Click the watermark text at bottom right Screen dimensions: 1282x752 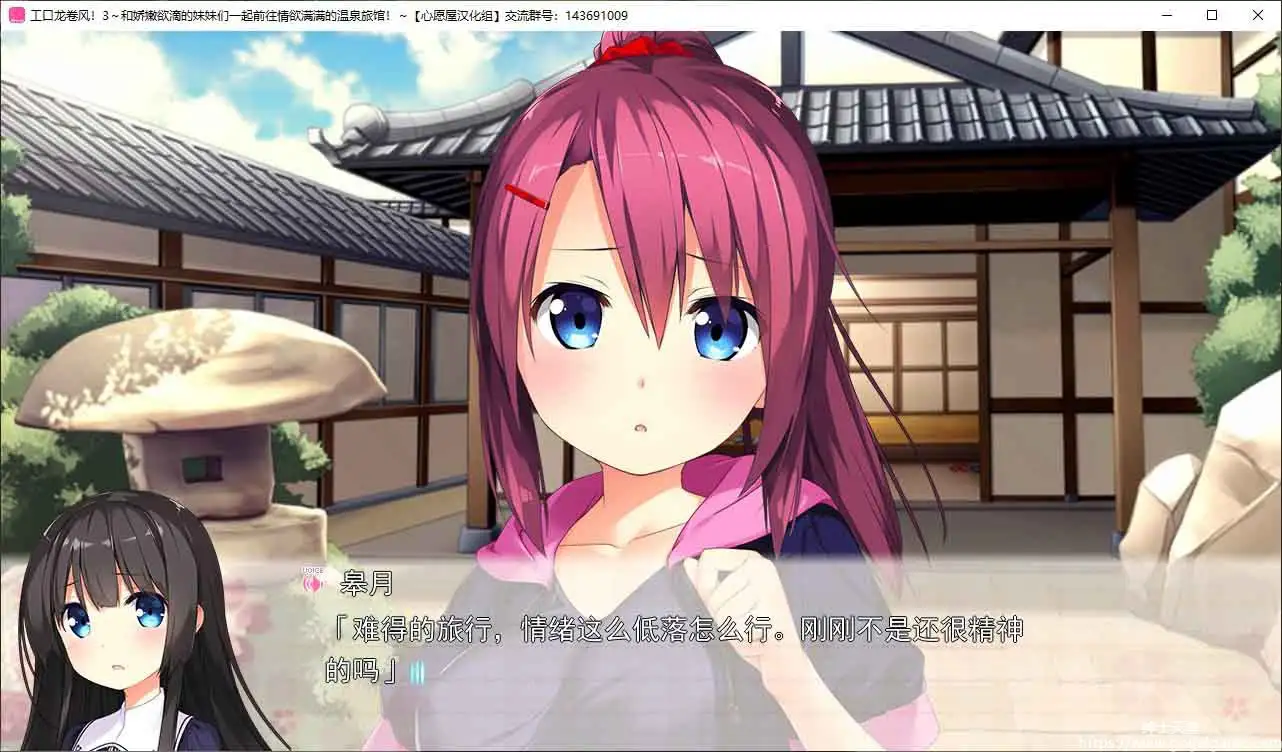coord(1225,741)
